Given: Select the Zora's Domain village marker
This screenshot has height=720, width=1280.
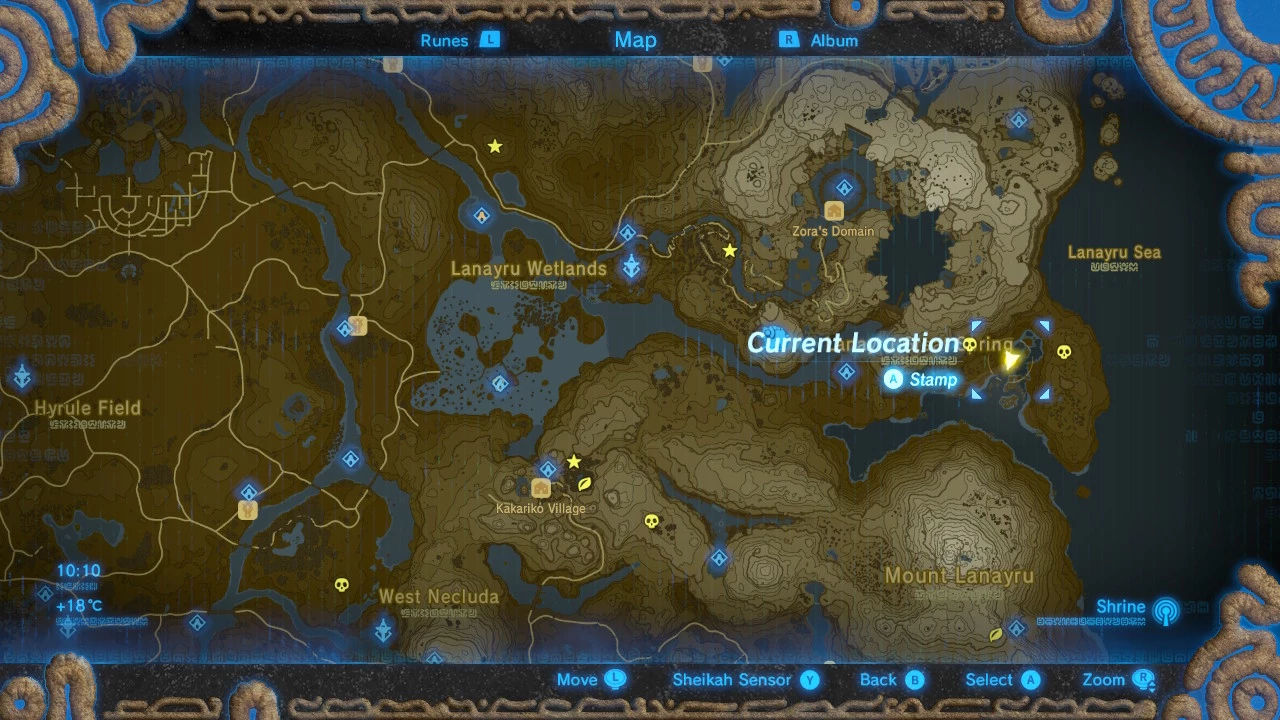Looking at the screenshot, I should [x=834, y=211].
